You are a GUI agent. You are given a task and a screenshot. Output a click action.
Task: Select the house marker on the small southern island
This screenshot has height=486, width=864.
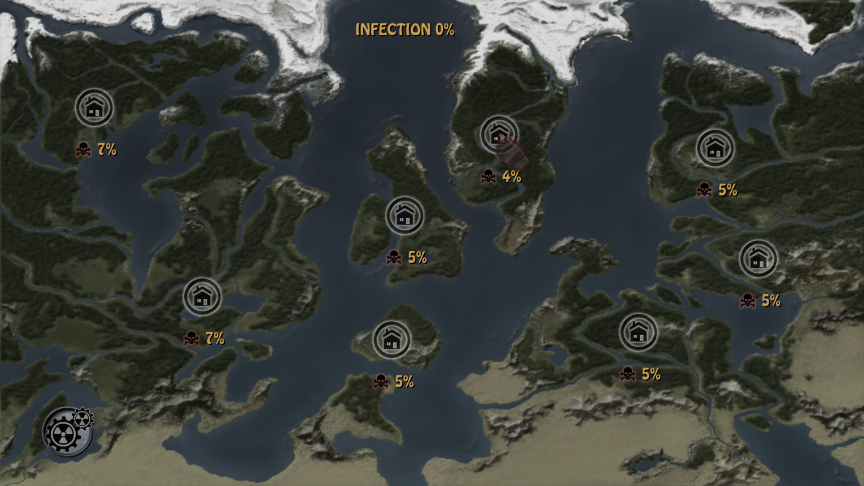[x=392, y=339]
